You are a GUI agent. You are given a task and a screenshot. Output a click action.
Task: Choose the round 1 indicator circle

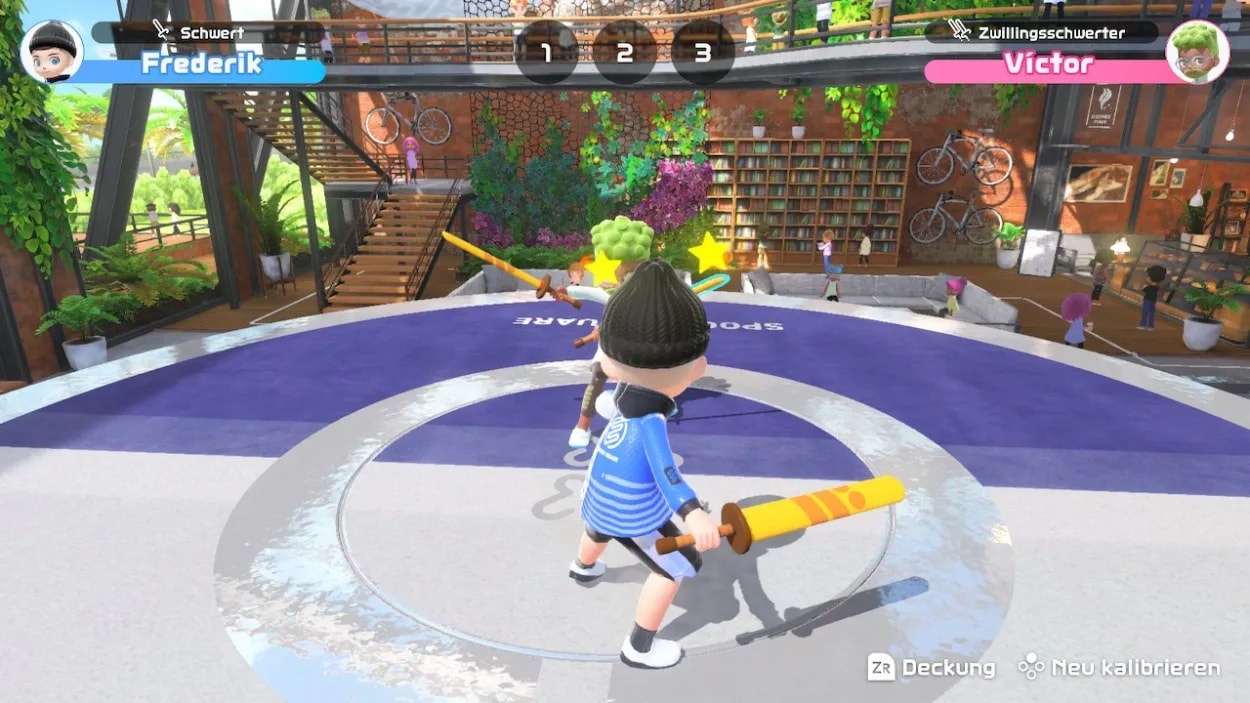[x=546, y=52]
